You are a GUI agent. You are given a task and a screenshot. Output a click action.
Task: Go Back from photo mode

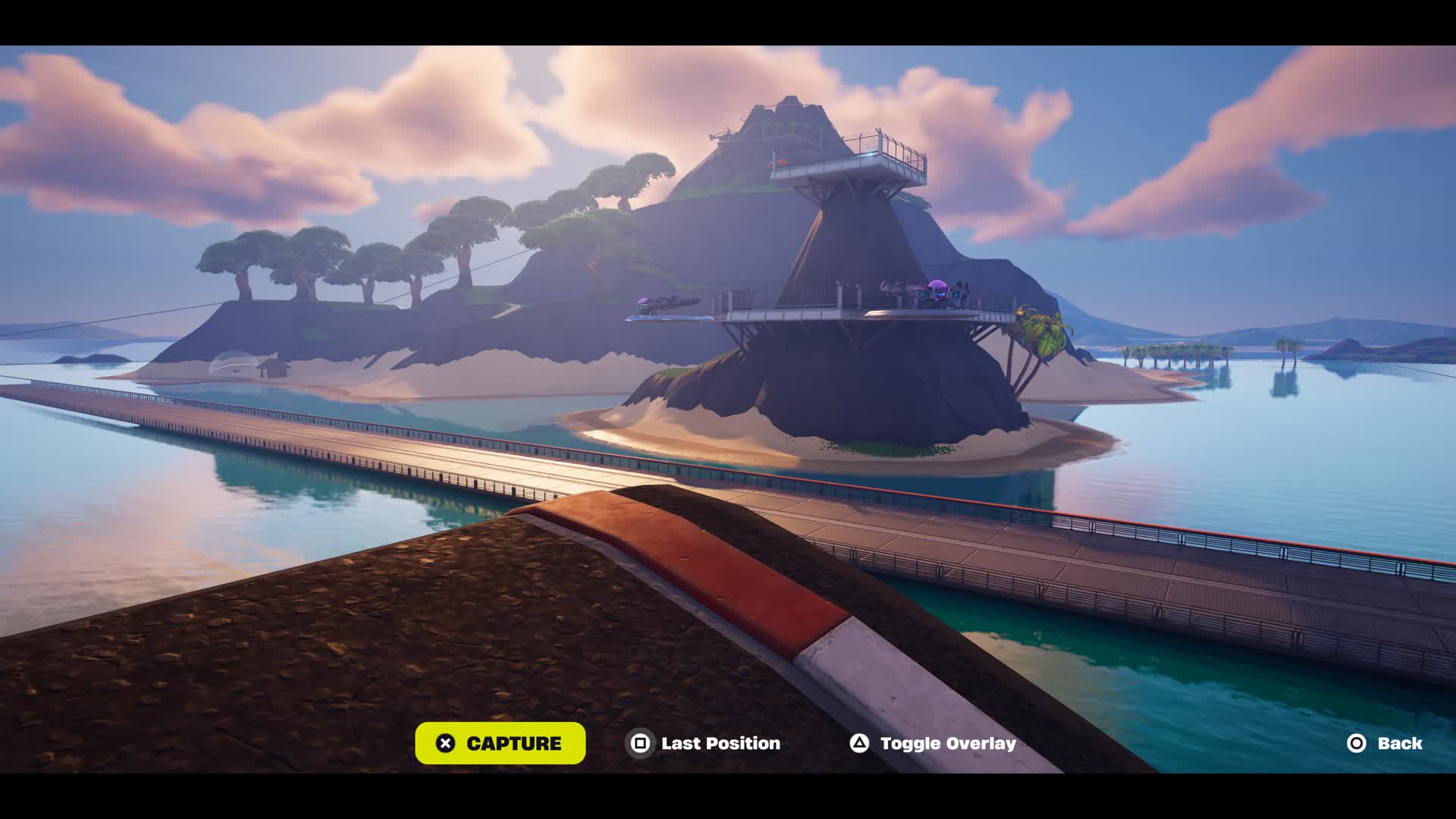point(1385,743)
